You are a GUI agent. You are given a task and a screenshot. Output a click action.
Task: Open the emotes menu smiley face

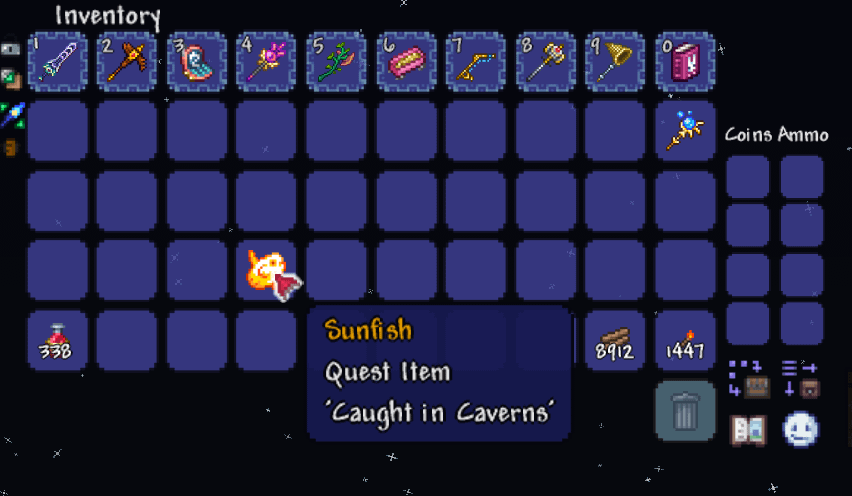coord(800,430)
